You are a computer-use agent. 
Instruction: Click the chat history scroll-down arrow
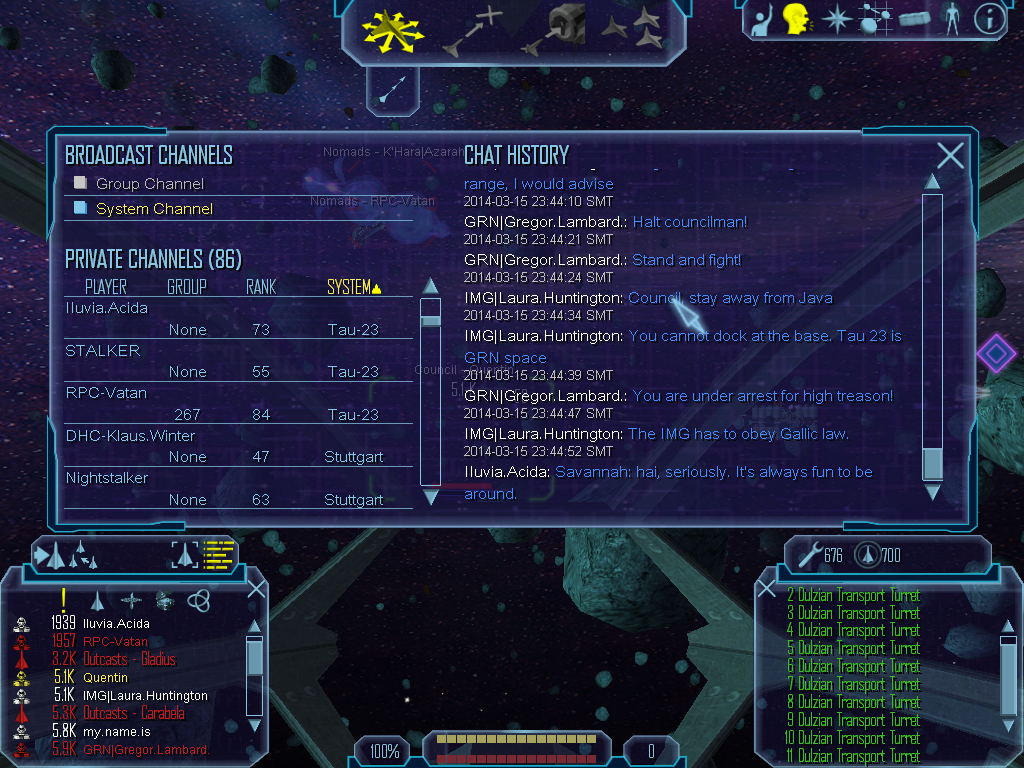(x=932, y=492)
